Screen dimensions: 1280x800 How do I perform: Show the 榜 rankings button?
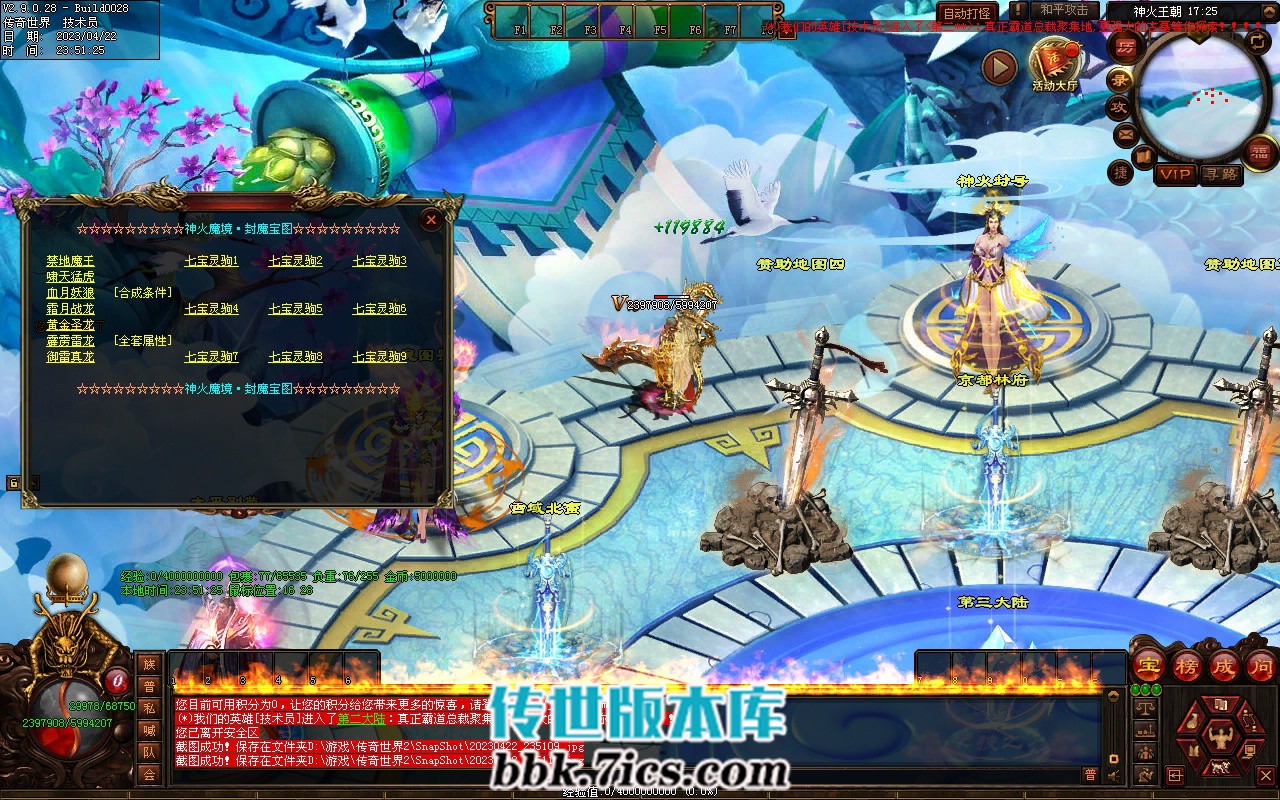pos(1187,665)
